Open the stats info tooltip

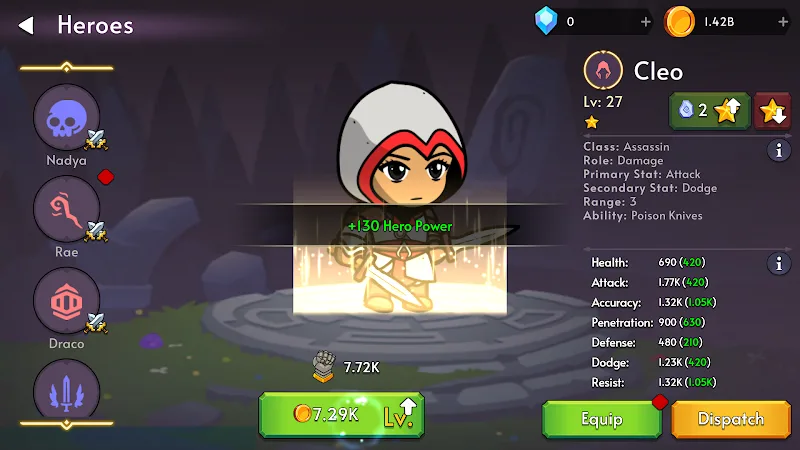778,264
